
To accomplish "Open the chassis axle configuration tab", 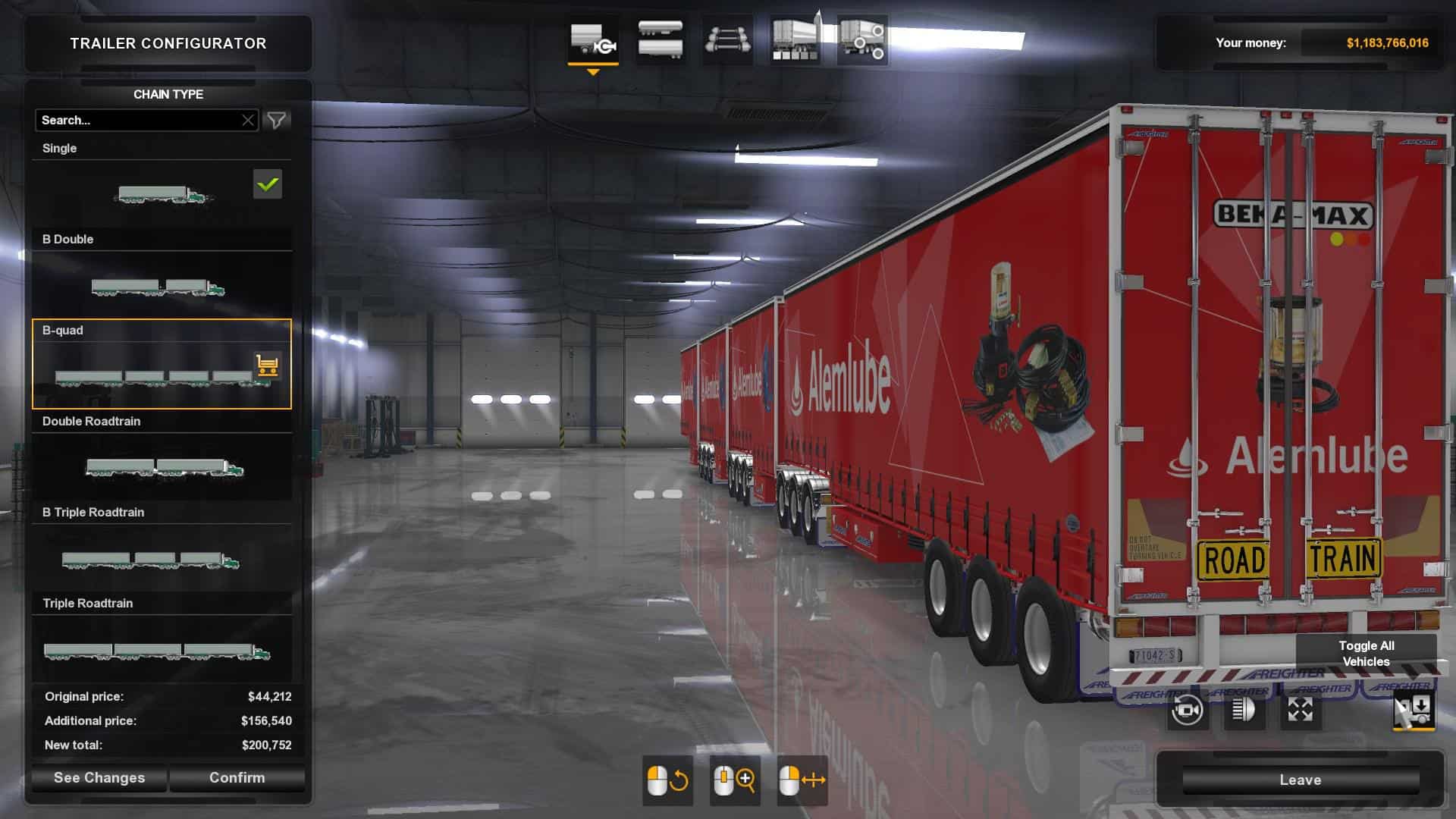I will coord(727,39).
